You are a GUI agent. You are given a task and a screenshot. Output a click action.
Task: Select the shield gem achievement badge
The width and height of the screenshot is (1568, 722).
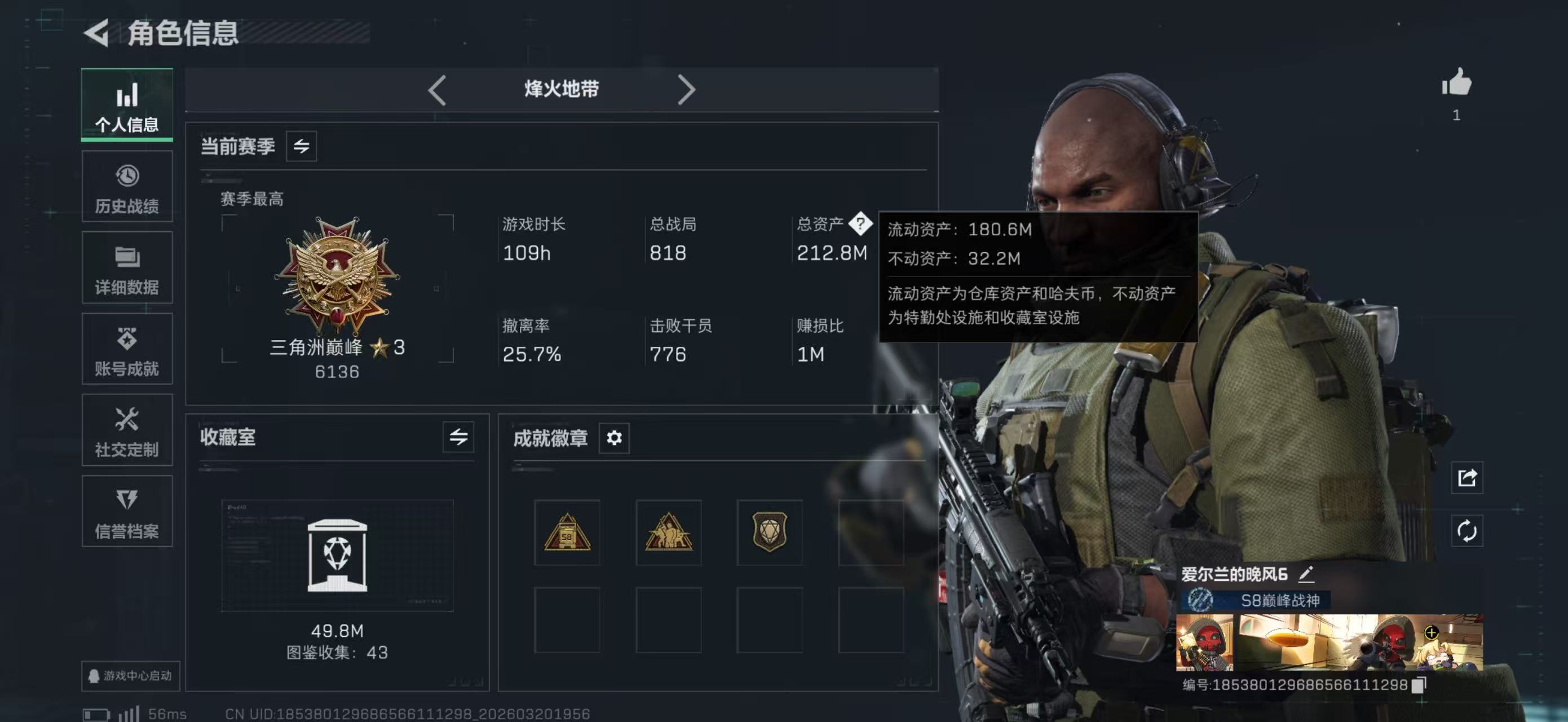[770, 532]
